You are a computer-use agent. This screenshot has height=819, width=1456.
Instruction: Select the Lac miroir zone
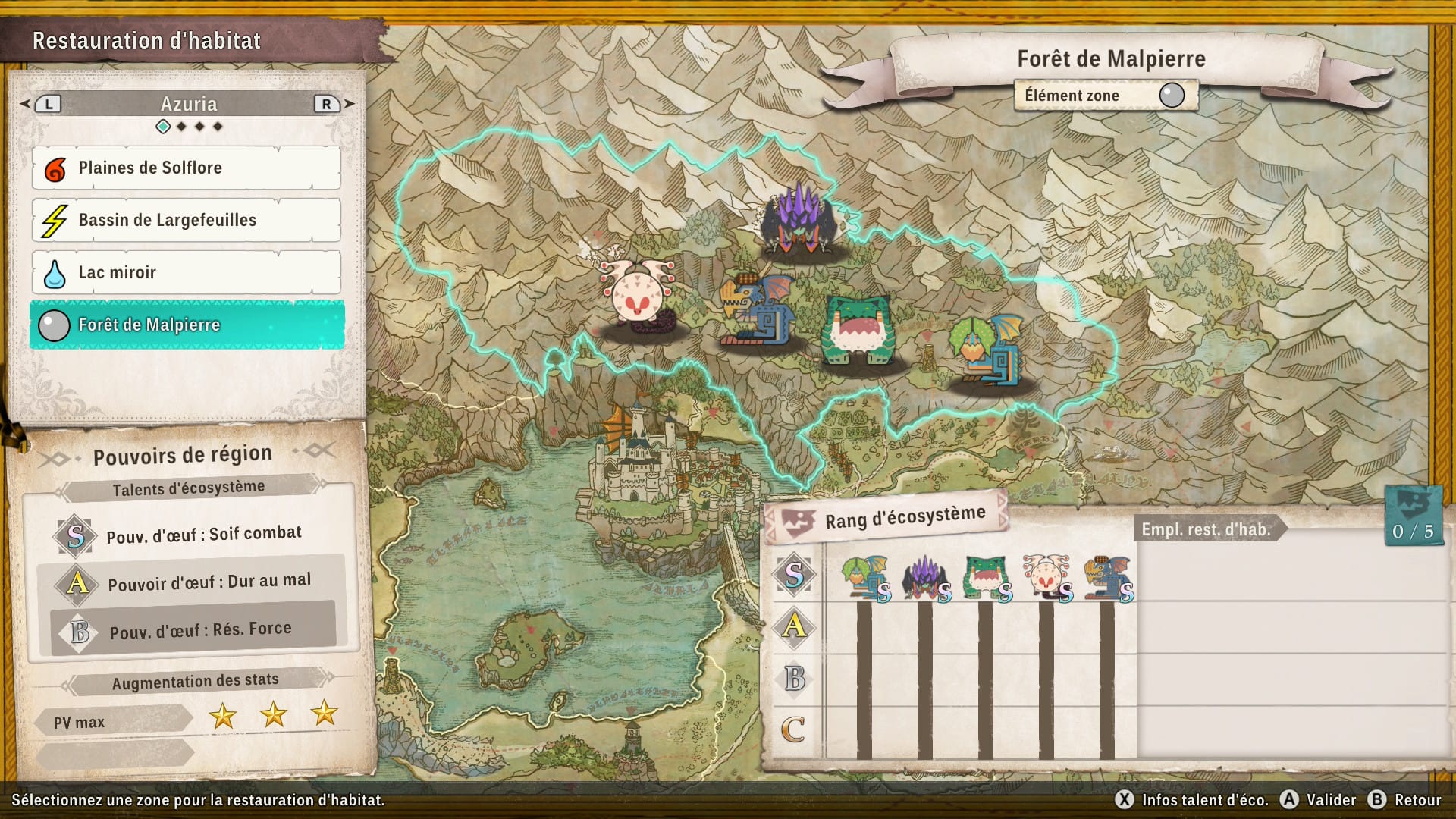click(x=186, y=272)
